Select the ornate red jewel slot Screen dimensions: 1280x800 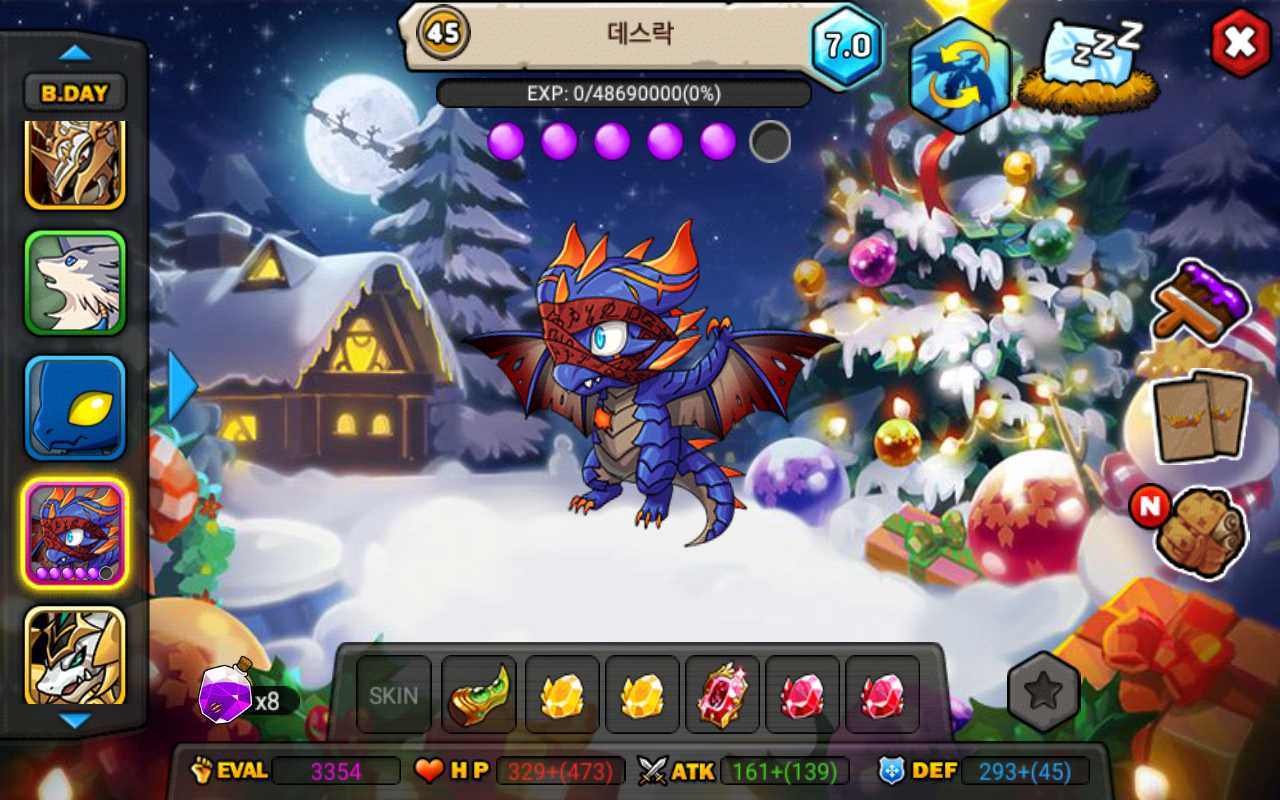tap(722, 695)
